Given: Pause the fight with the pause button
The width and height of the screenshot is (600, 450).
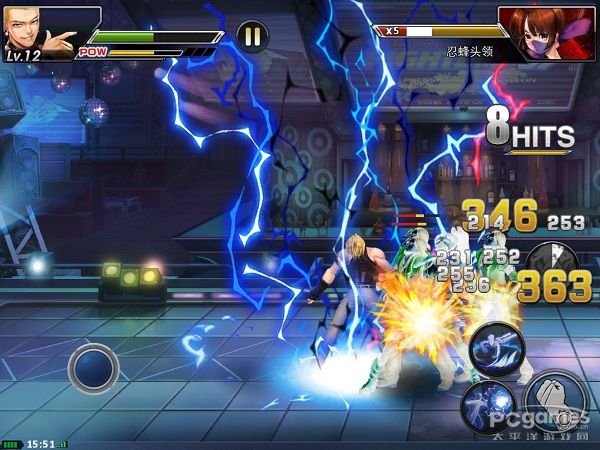Looking at the screenshot, I should point(252,37).
